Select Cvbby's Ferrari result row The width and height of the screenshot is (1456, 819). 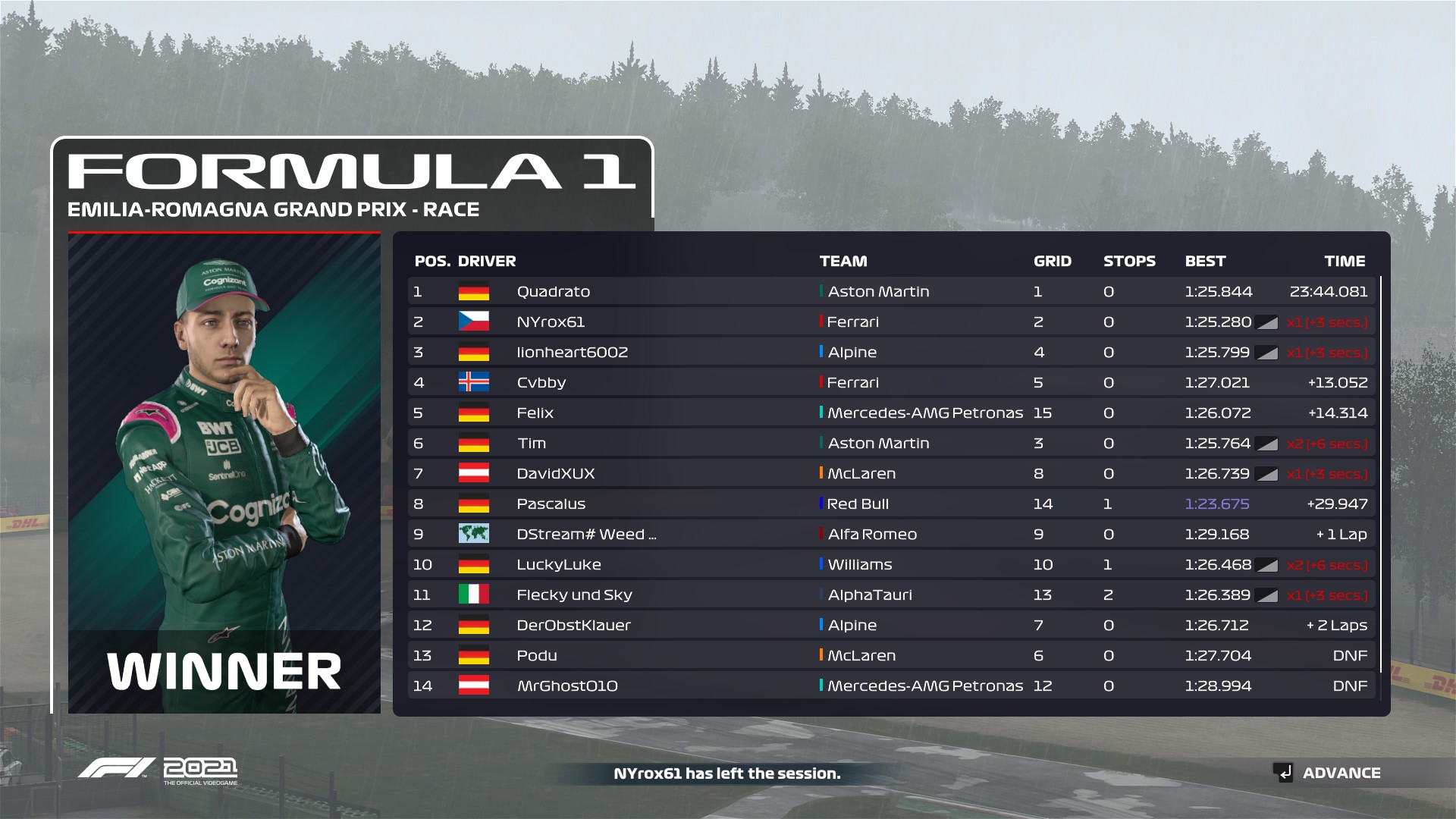[891, 382]
